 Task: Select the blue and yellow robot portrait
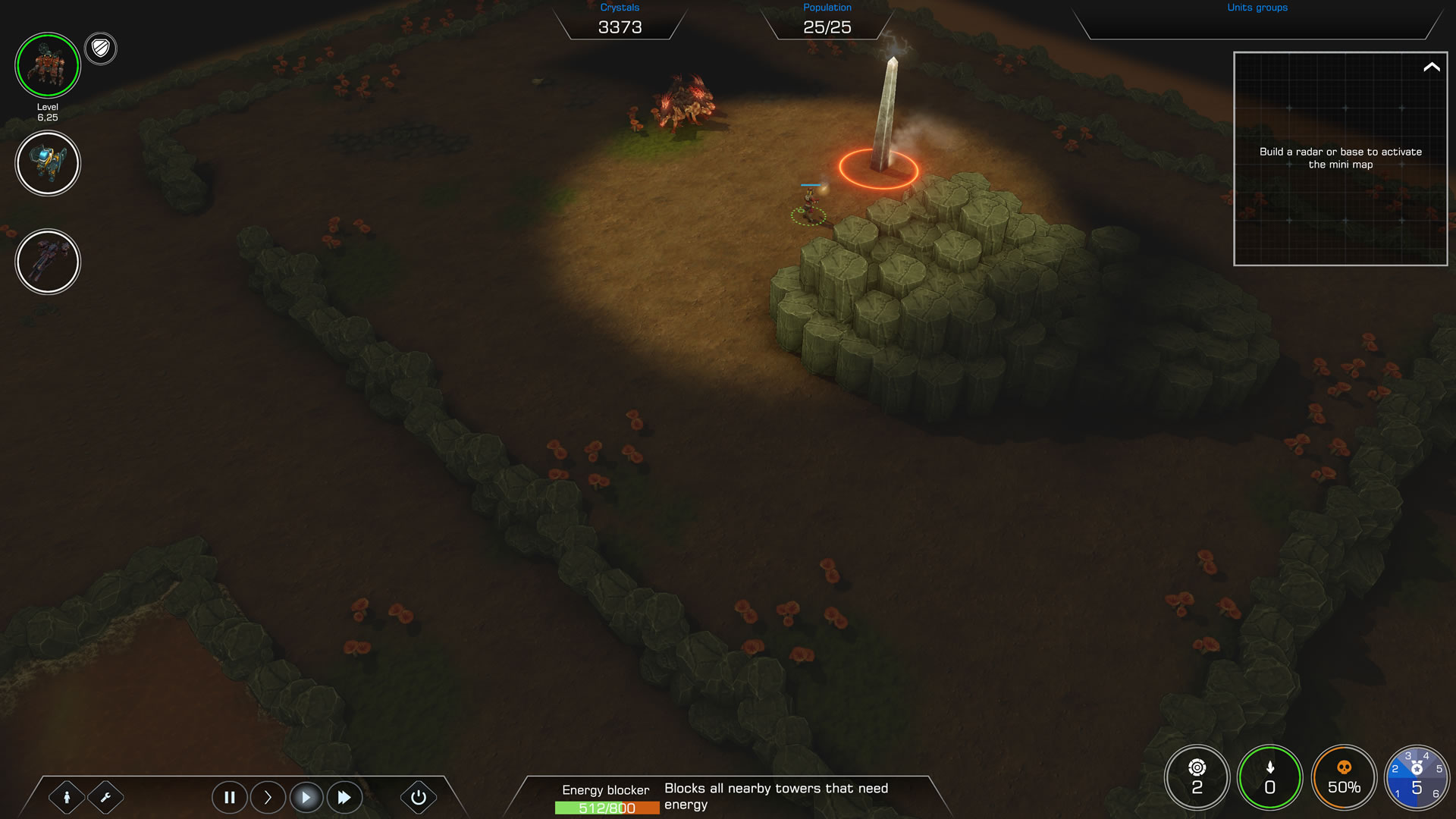pyautogui.click(x=48, y=163)
